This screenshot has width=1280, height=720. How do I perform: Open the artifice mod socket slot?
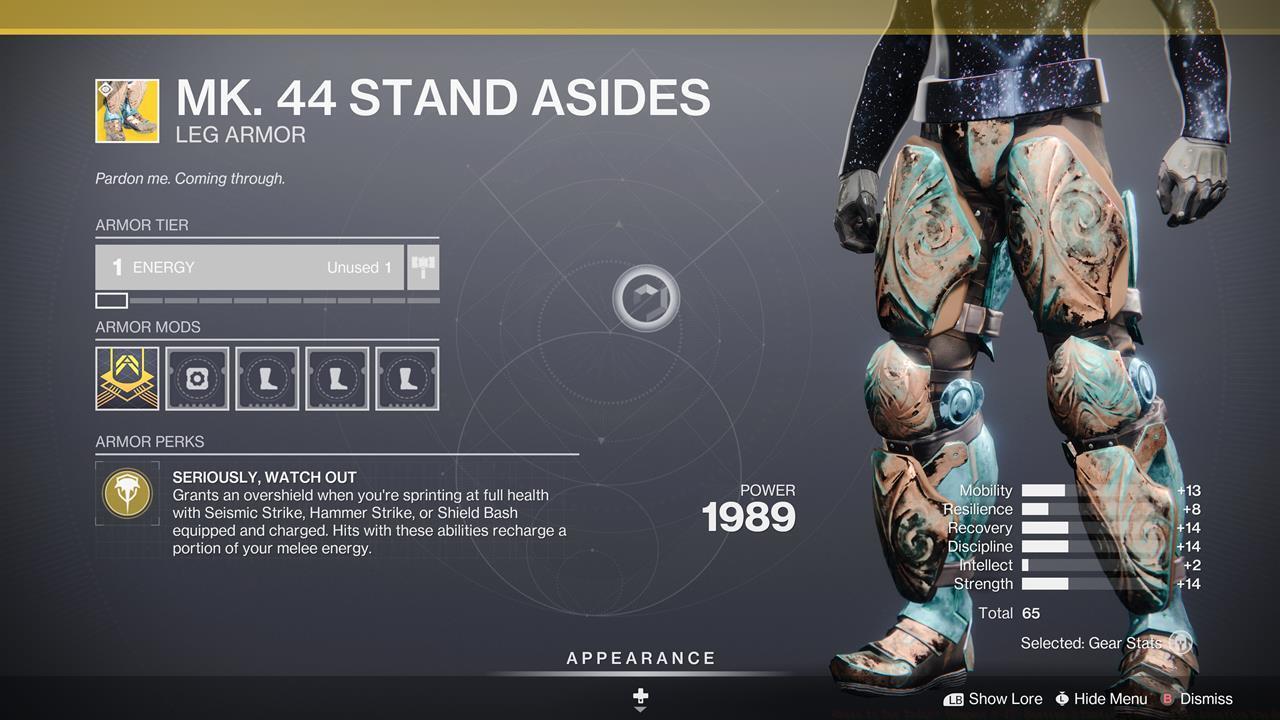pos(197,378)
